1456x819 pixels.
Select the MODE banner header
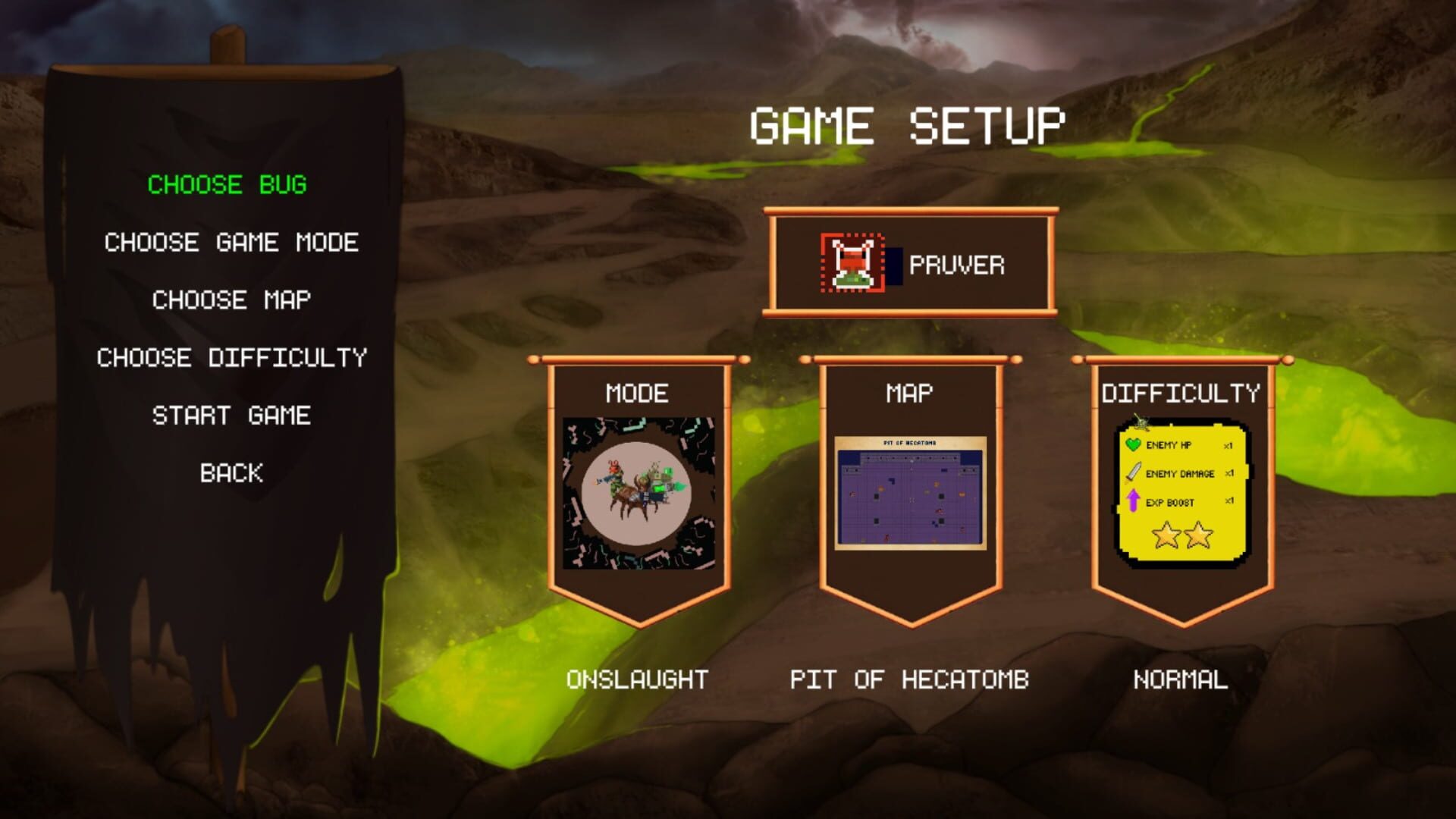[x=638, y=393]
